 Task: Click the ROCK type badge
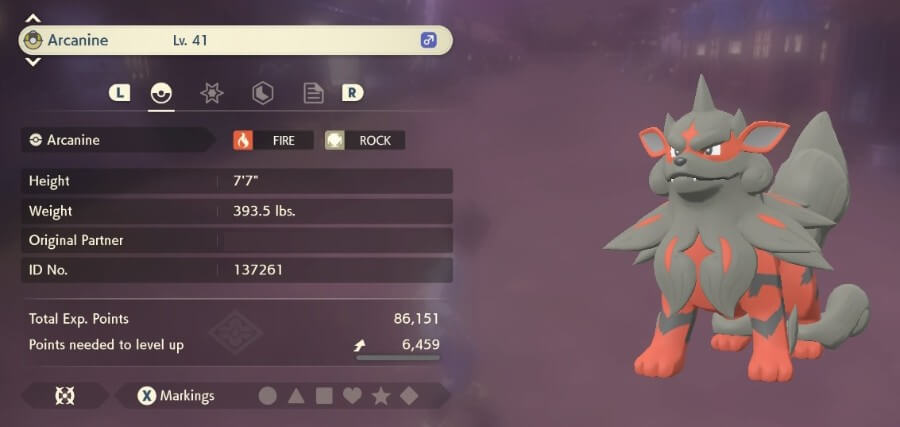click(x=365, y=140)
